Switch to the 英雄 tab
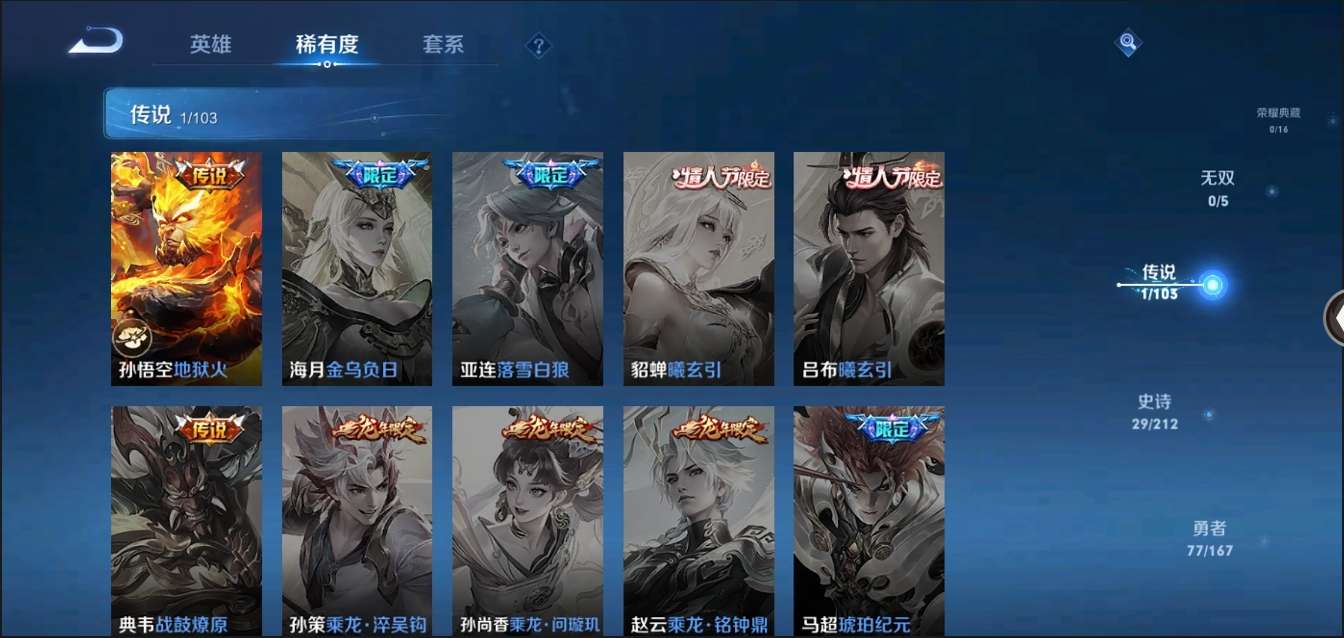 (x=210, y=45)
